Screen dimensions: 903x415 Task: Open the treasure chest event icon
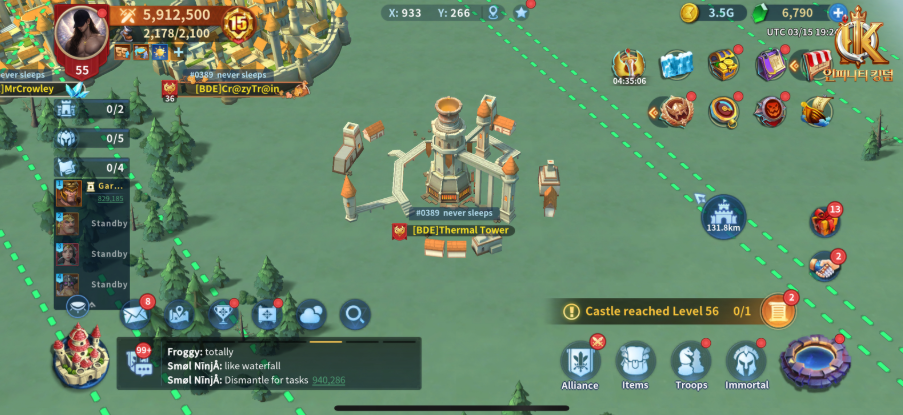[724, 65]
